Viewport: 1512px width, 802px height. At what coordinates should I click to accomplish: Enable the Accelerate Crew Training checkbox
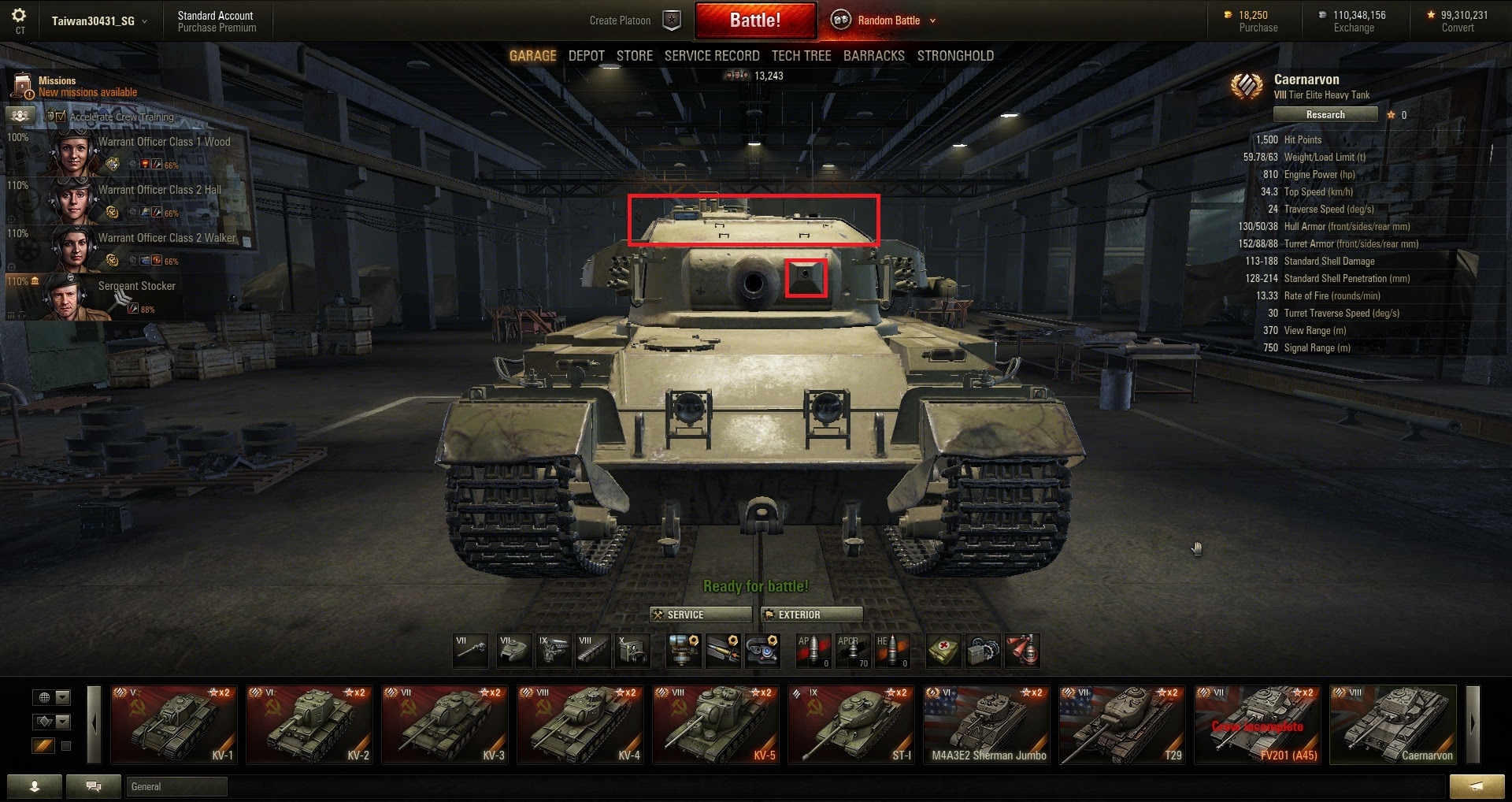tap(61, 116)
